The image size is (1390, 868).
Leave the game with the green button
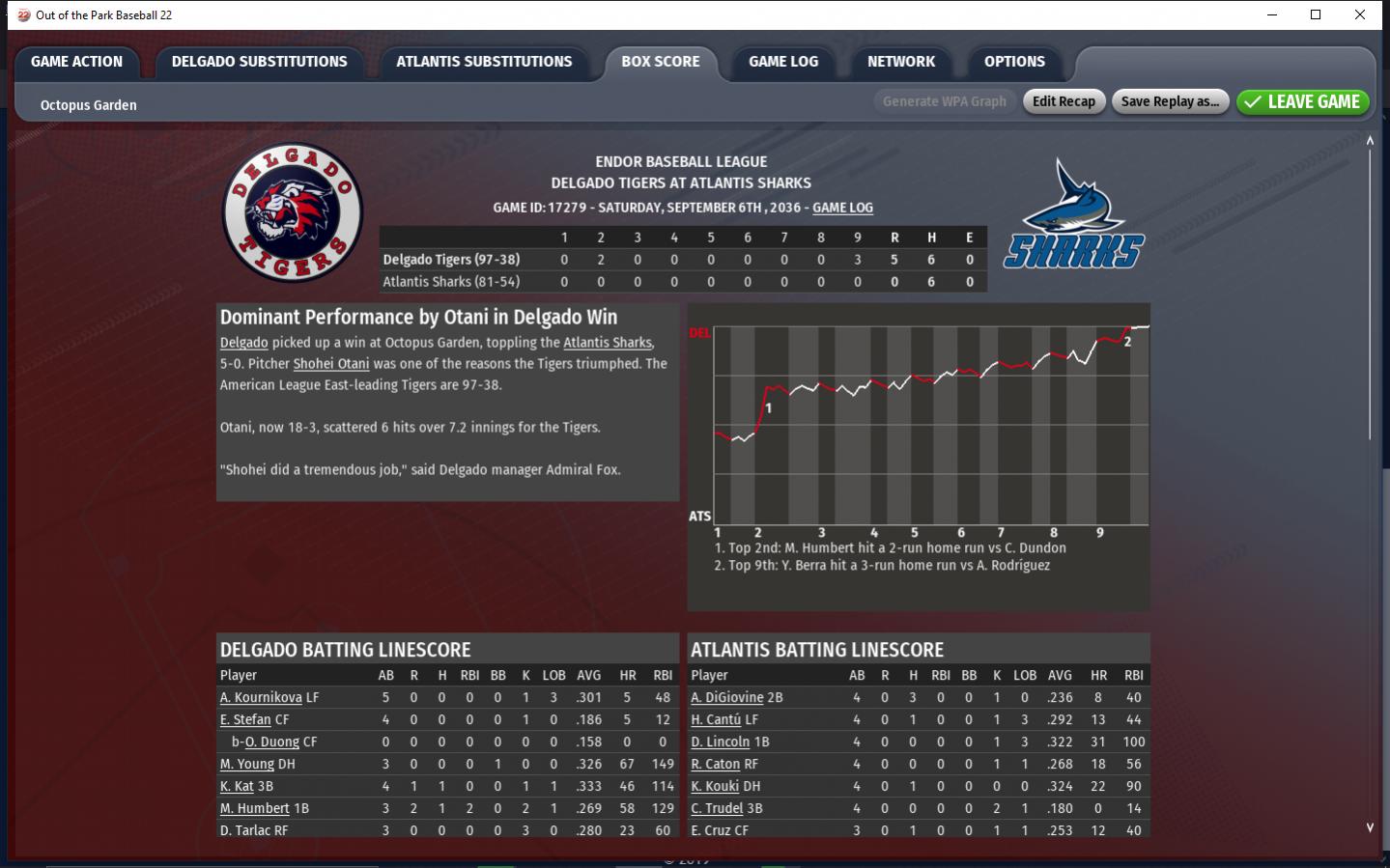click(x=1302, y=101)
